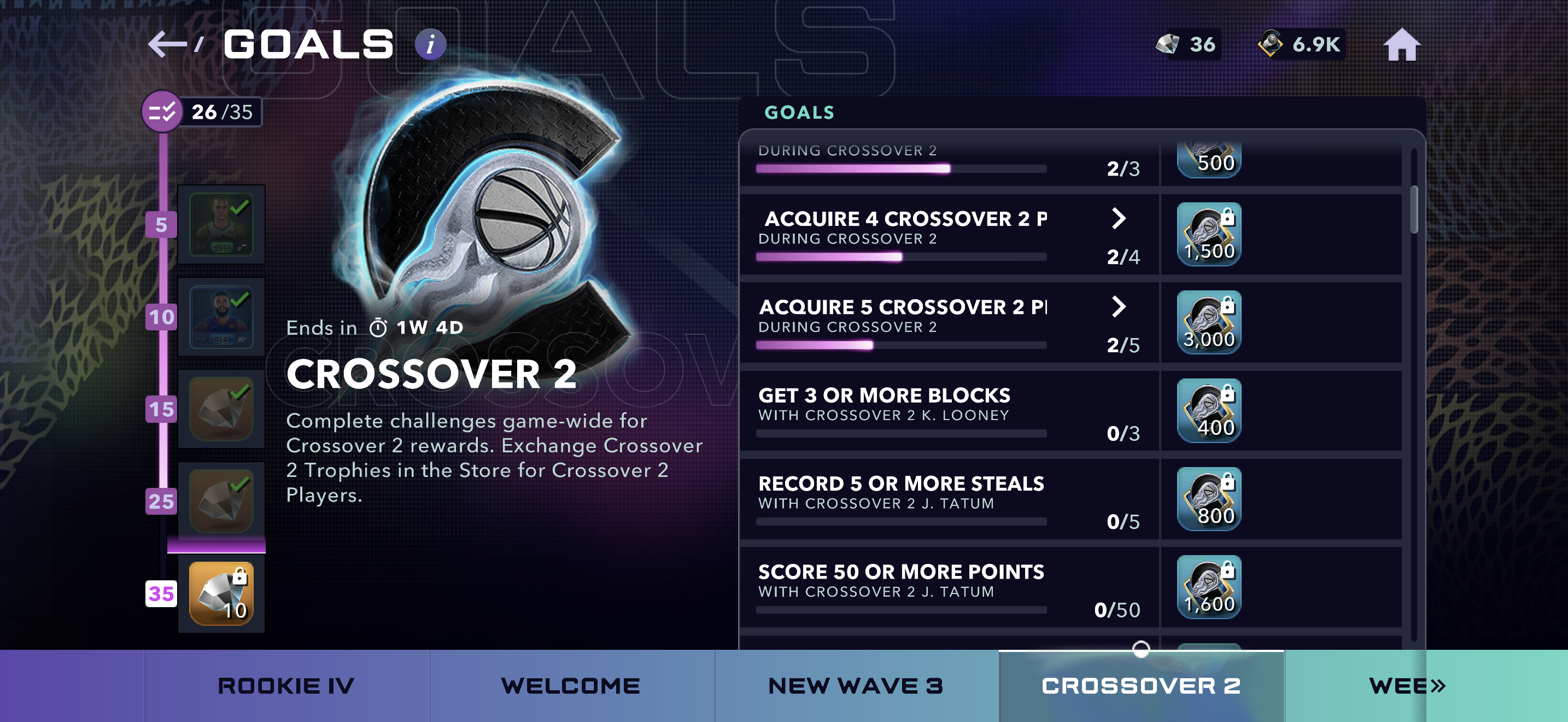Open the 26/35 goals progress checklist icon
Image resolution: width=1568 pixels, height=722 pixels.
point(162,112)
